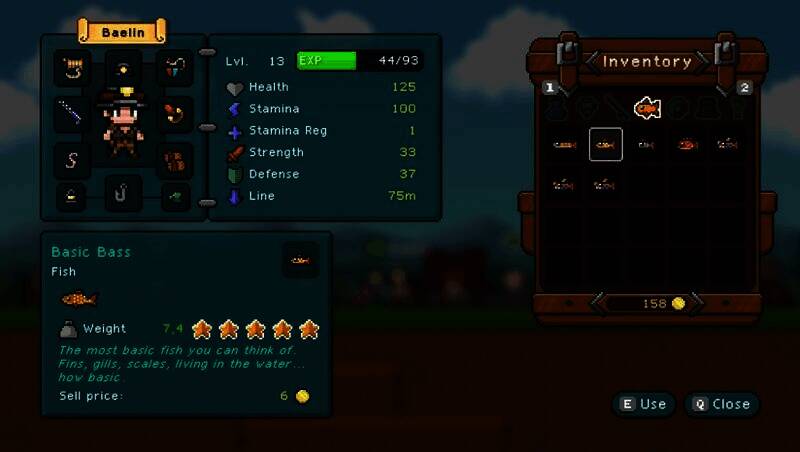Select the red fish in the inventory

click(686, 145)
